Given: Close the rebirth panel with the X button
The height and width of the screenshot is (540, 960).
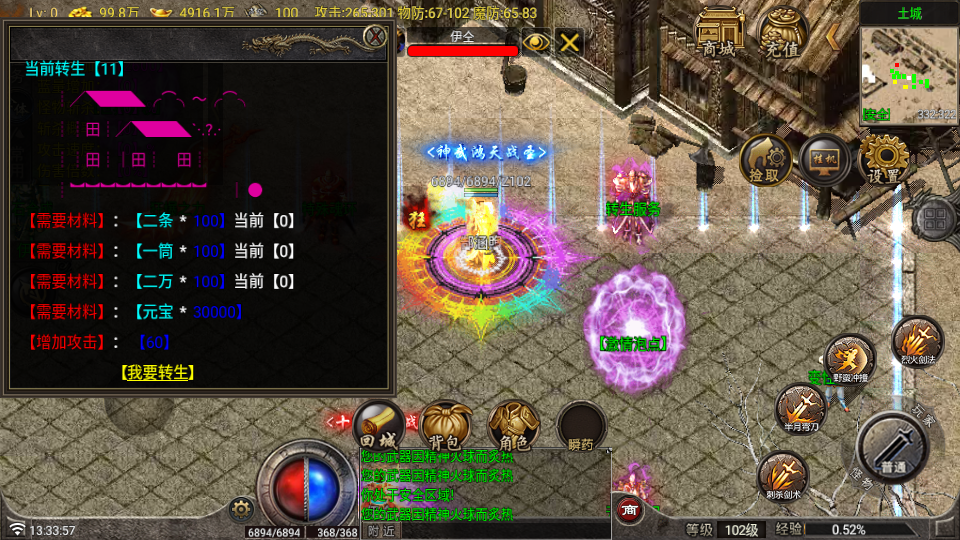Looking at the screenshot, I should (375, 38).
